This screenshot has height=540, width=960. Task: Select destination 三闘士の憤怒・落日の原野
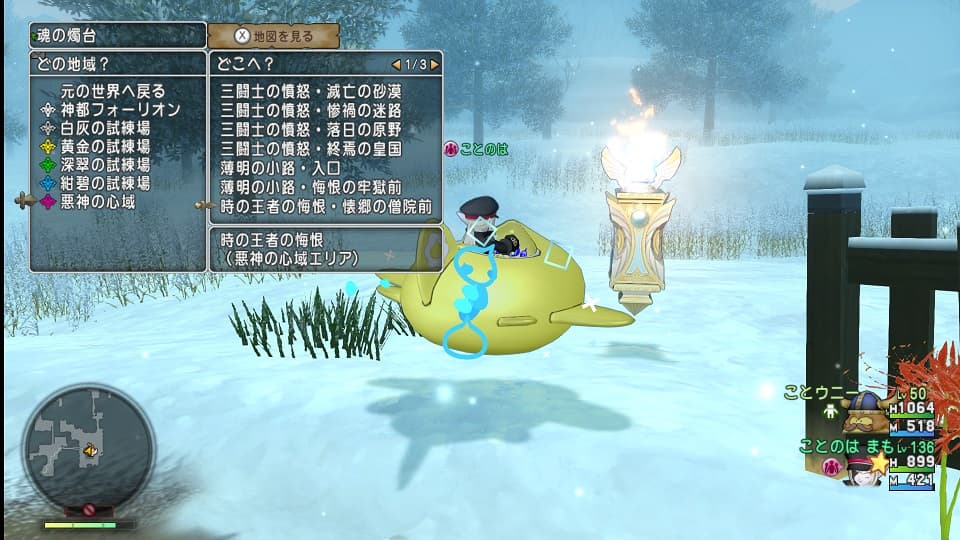point(311,129)
